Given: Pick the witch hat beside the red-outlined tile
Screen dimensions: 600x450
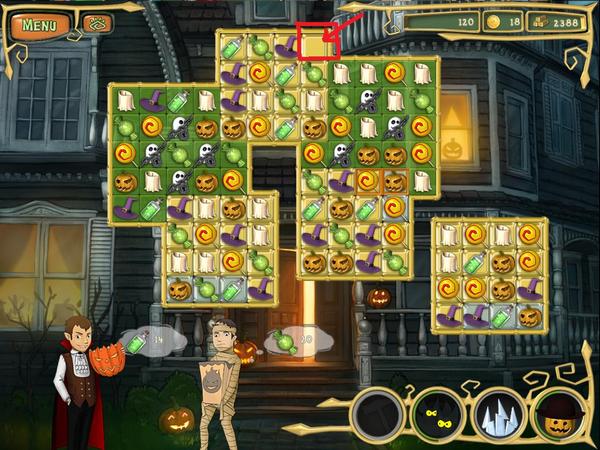Looking at the screenshot, I should 287,46.
